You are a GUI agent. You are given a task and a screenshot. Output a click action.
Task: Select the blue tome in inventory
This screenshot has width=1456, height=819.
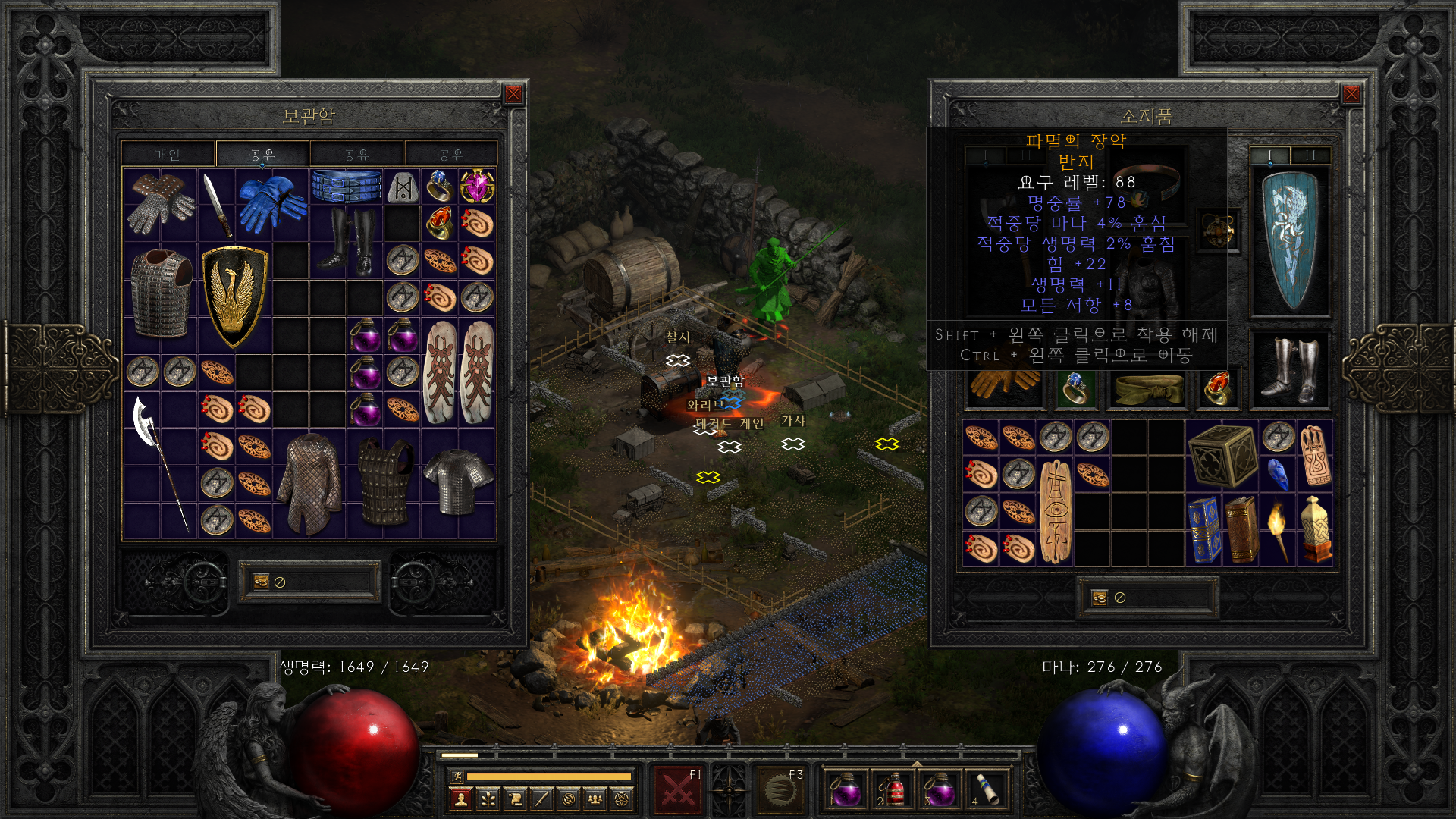click(1203, 530)
